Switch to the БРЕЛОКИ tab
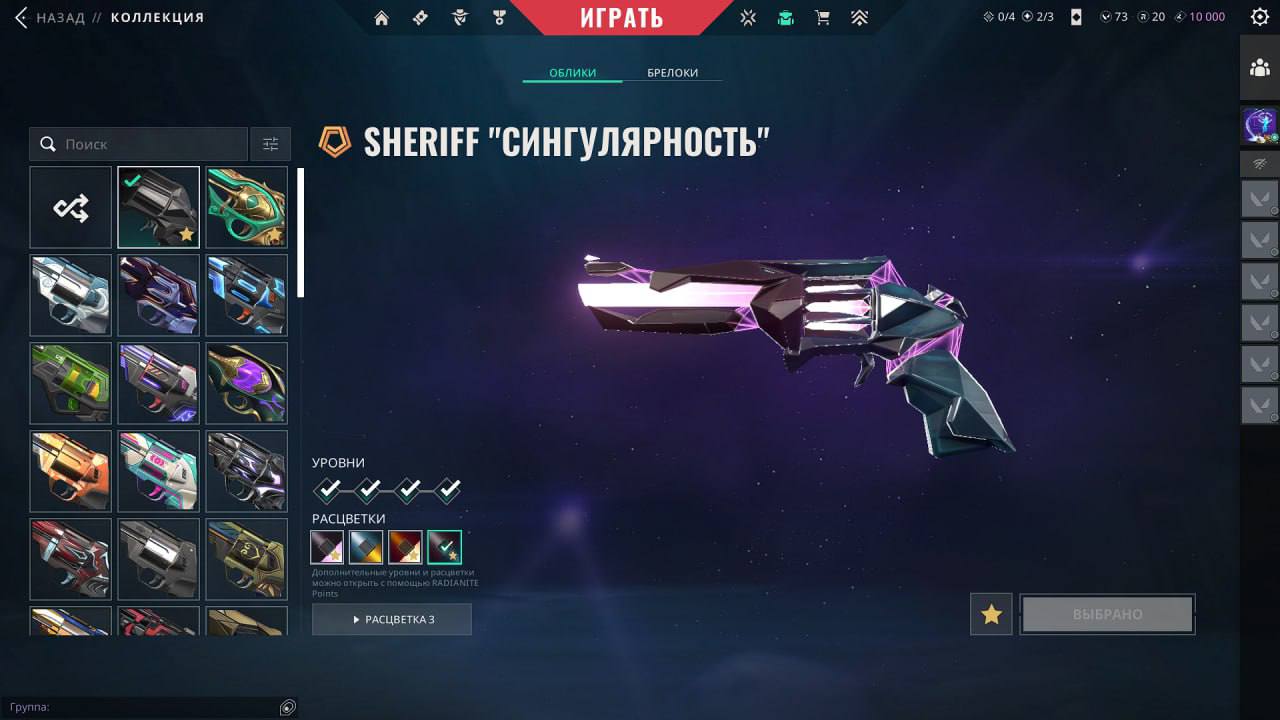 tap(672, 73)
